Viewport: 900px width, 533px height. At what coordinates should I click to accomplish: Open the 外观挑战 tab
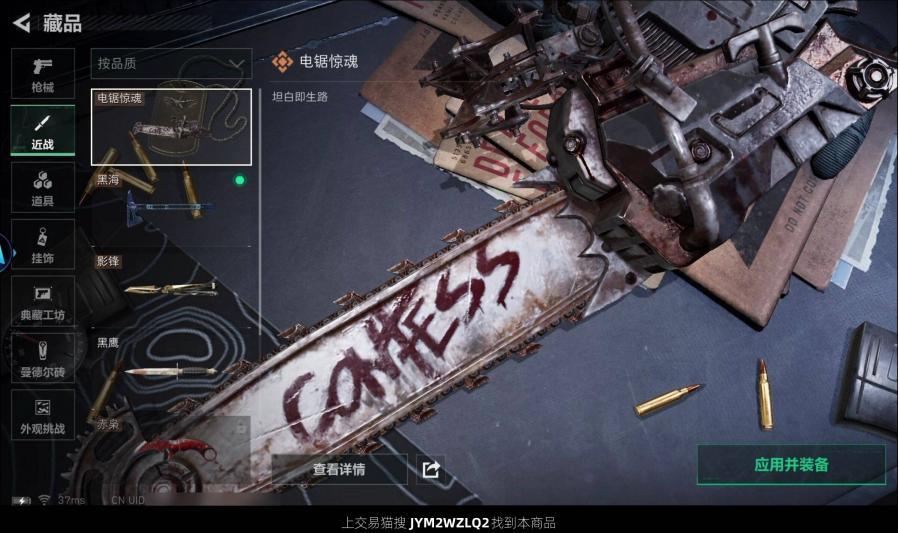(42, 415)
